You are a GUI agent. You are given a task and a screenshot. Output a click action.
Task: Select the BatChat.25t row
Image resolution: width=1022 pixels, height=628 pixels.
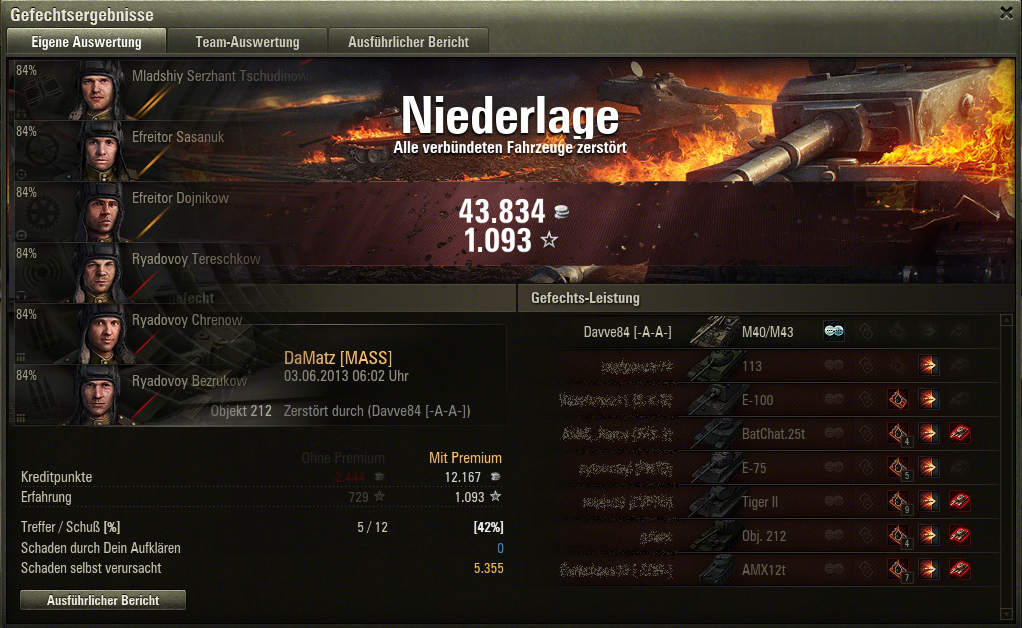pyautogui.click(x=760, y=434)
